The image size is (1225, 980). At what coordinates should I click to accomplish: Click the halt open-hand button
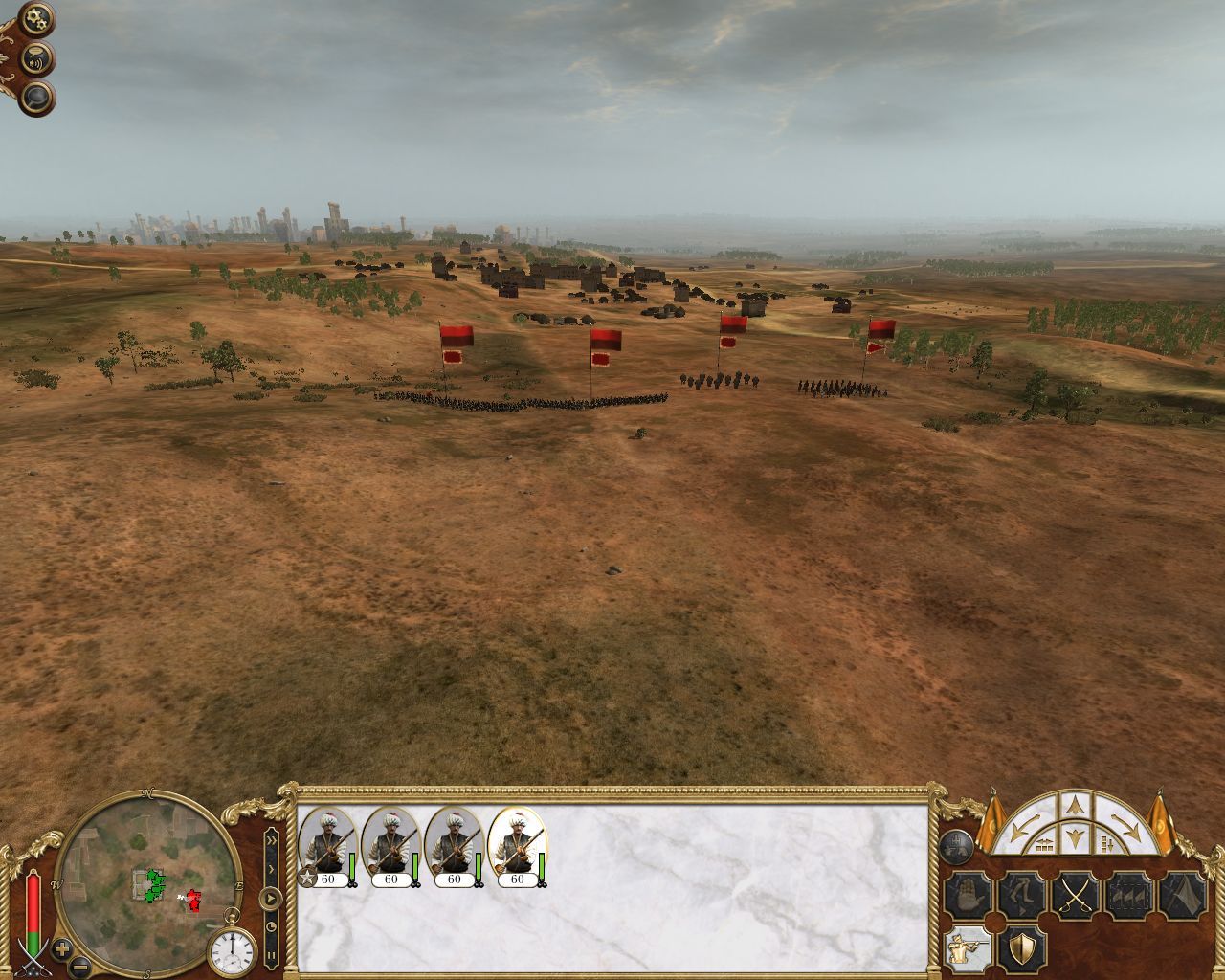(x=967, y=896)
